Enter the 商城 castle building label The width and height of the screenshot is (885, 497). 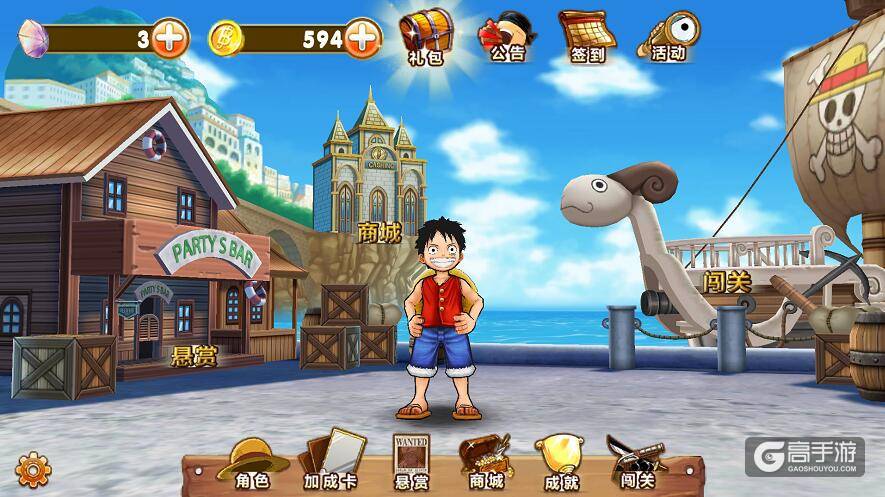tap(379, 233)
